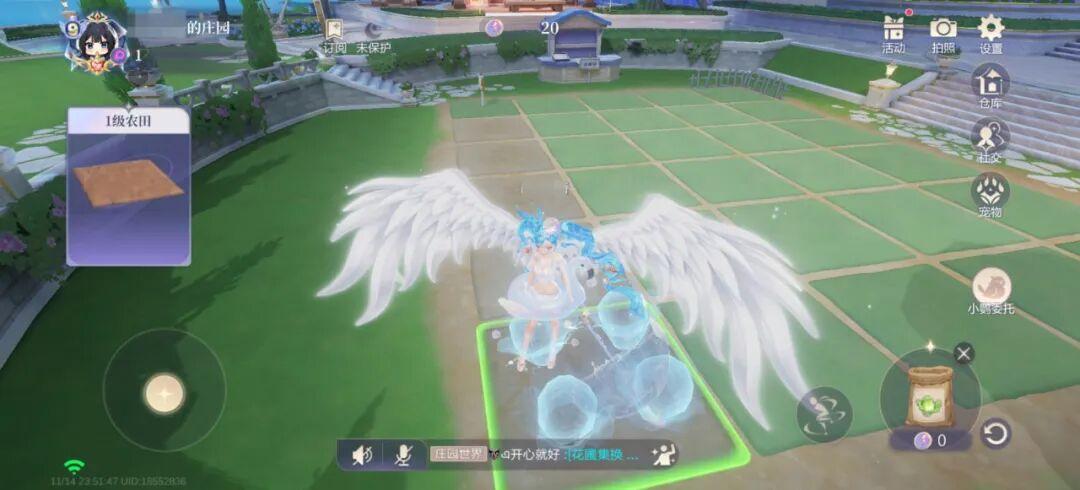Click the circular arrow refresh button
This screenshot has width=1080, height=490.
[995, 434]
